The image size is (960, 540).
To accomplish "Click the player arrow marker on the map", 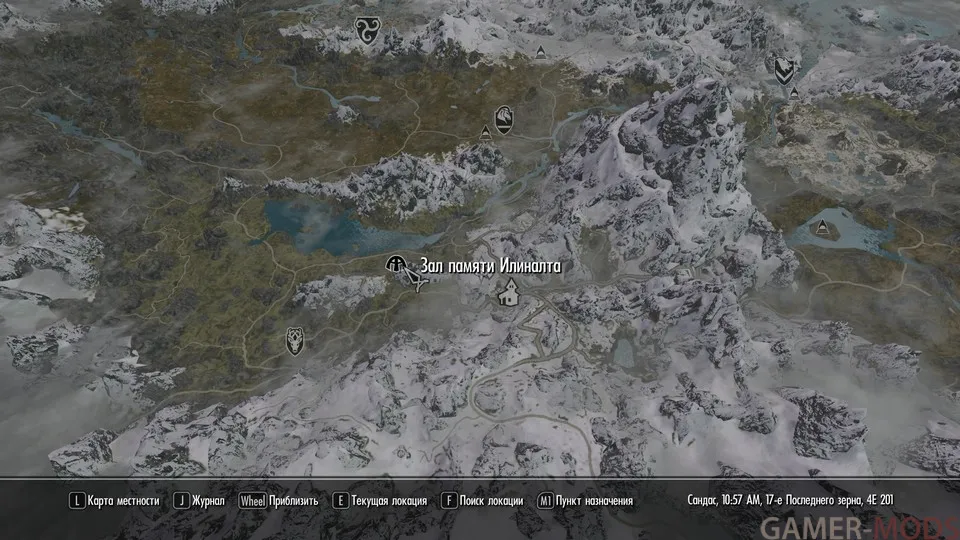I will tap(415, 283).
